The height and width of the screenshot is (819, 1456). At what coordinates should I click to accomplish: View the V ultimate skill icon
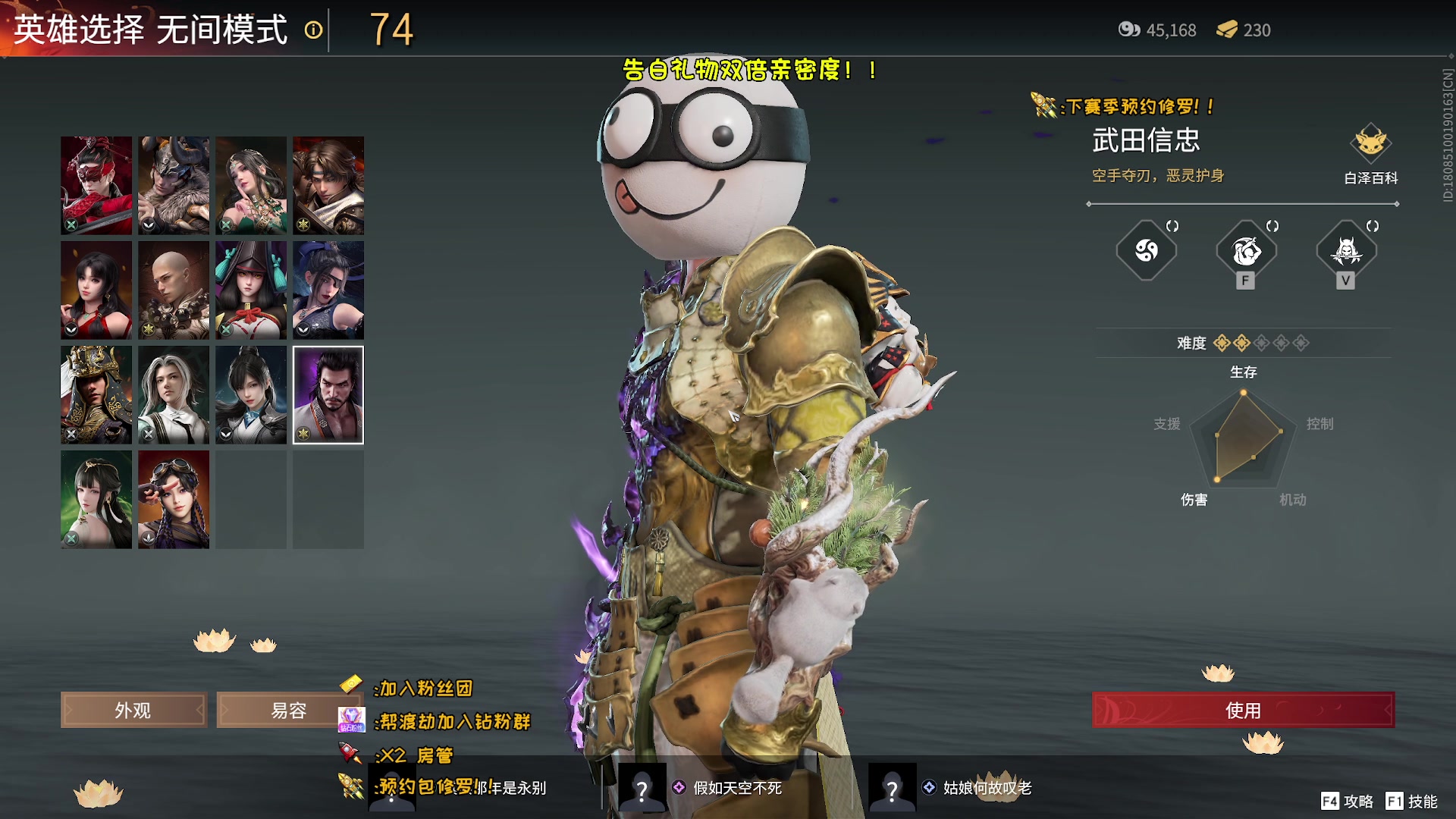(1346, 251)
